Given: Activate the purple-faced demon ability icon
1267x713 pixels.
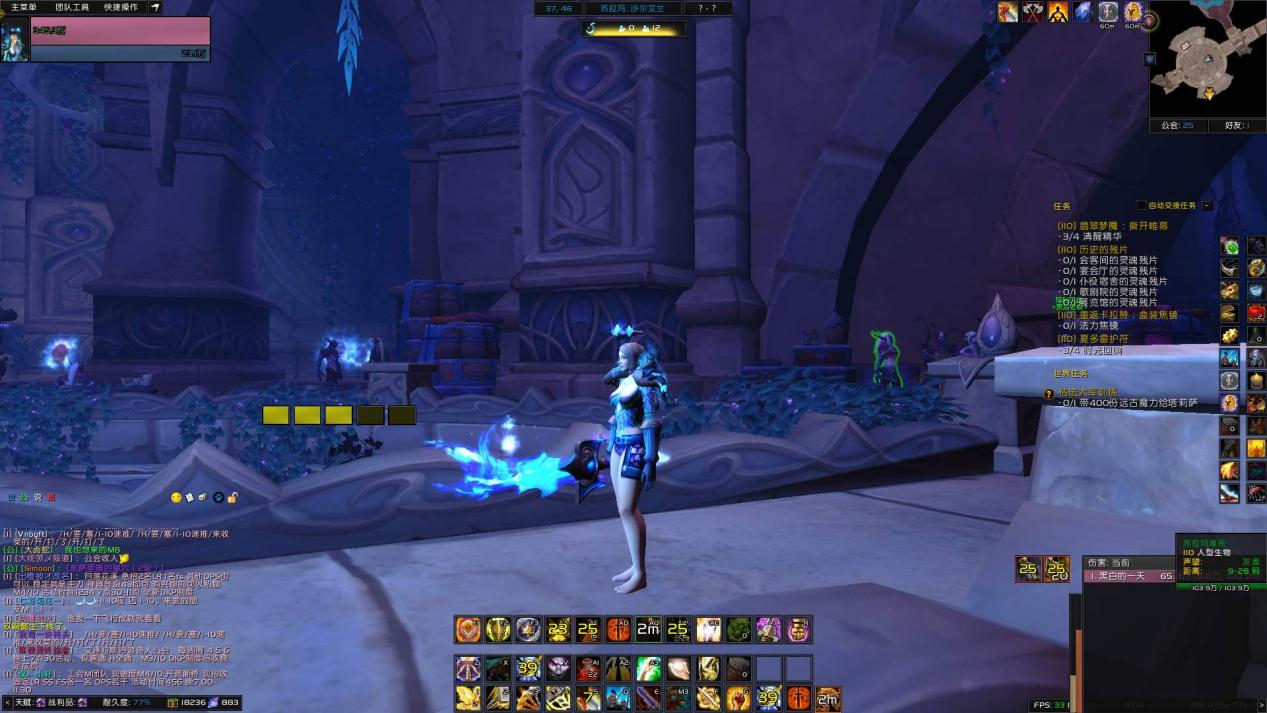Looking at the screenshot, I should pyautogui.click(x=558, y=669).
